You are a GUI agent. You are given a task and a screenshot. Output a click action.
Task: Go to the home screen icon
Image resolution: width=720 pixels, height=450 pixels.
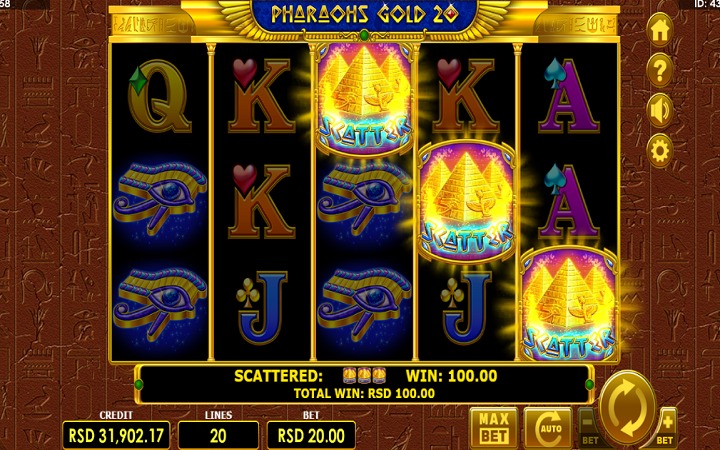(659, 30)
